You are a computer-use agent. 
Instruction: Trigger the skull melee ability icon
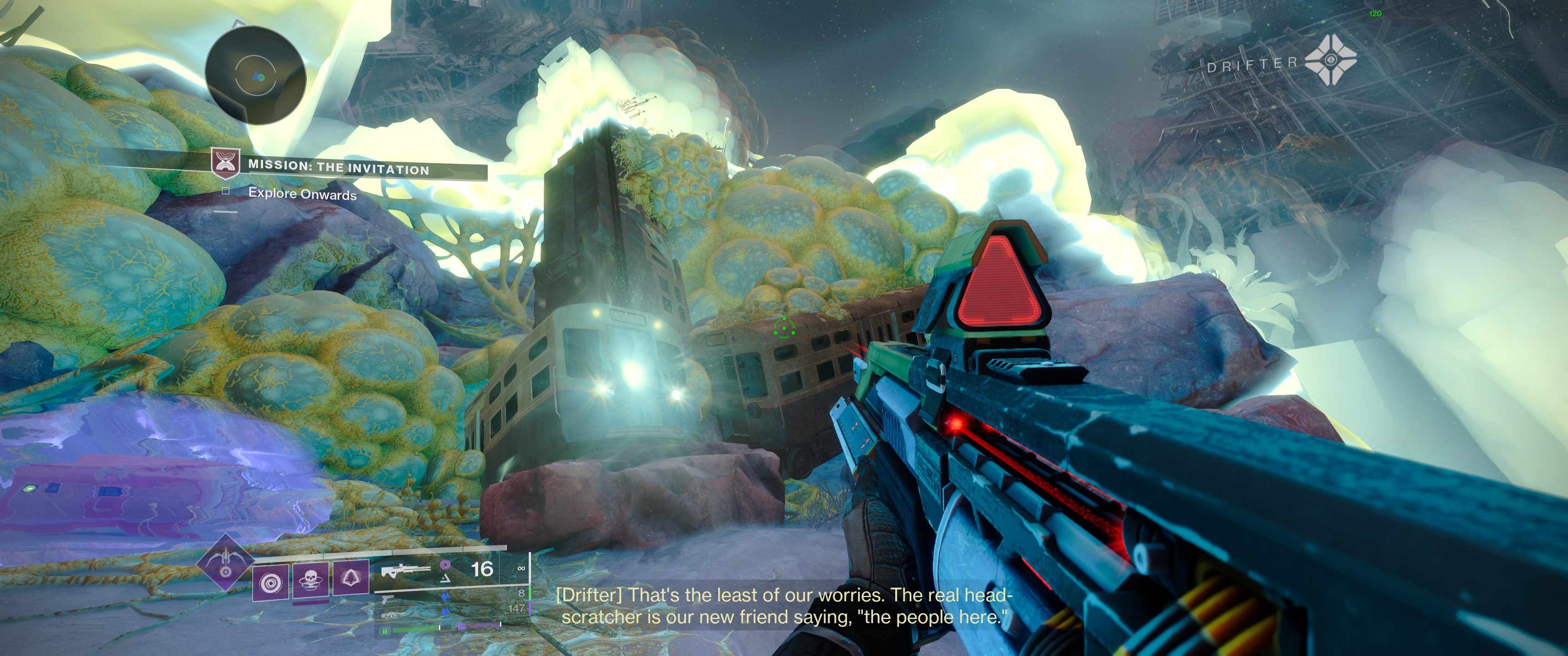(310, 580)
